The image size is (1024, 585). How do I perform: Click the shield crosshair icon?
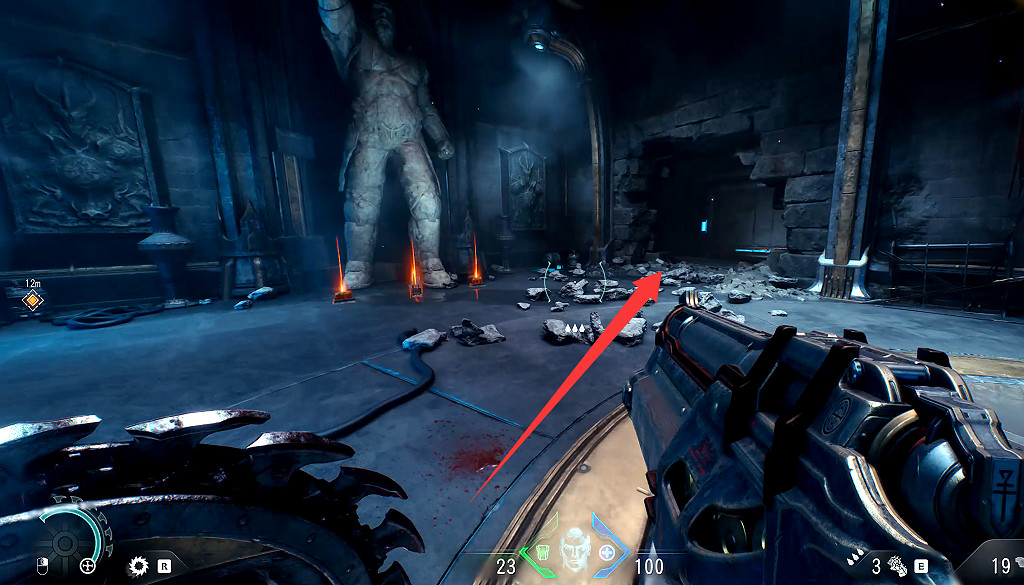(x=88, y=566)
